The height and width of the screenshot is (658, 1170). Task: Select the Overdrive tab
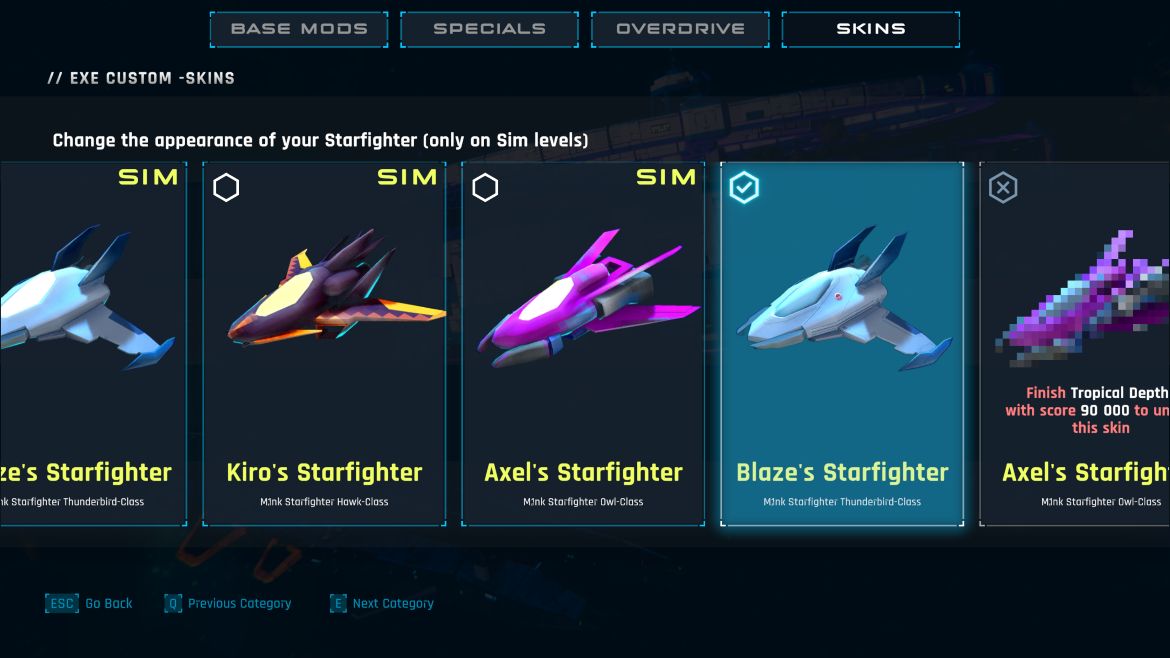click(x=680, y=29)
